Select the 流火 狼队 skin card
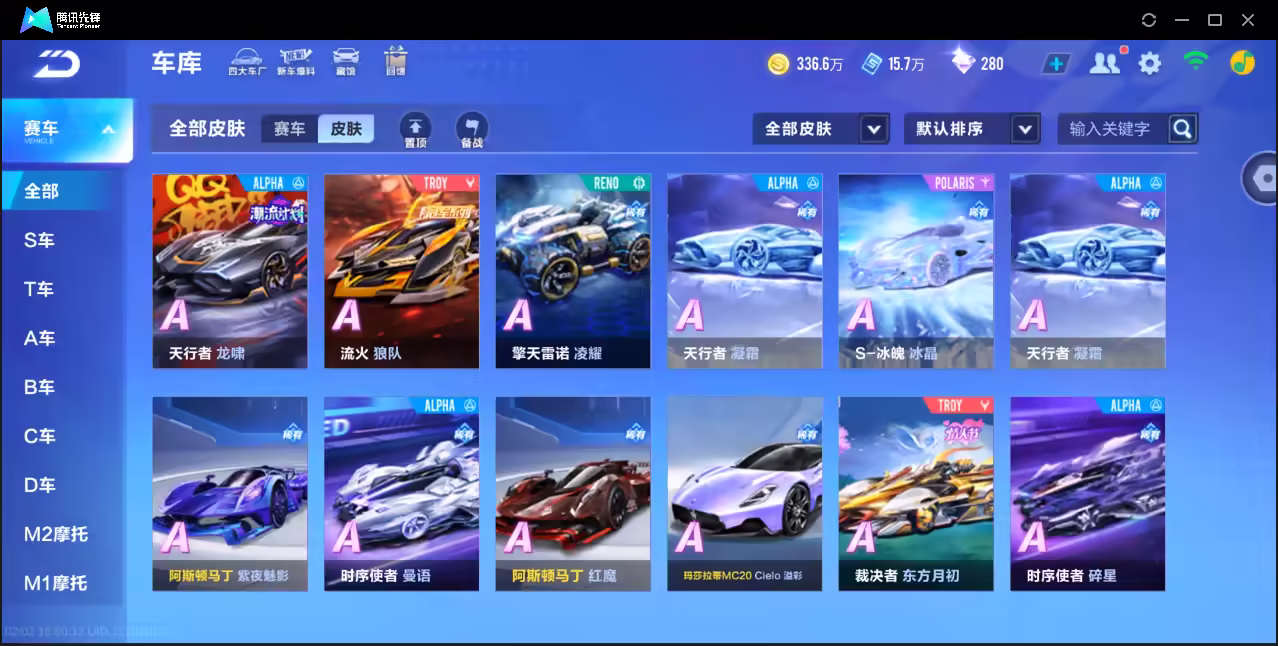The image size is (1278, 646). point(401,271)
